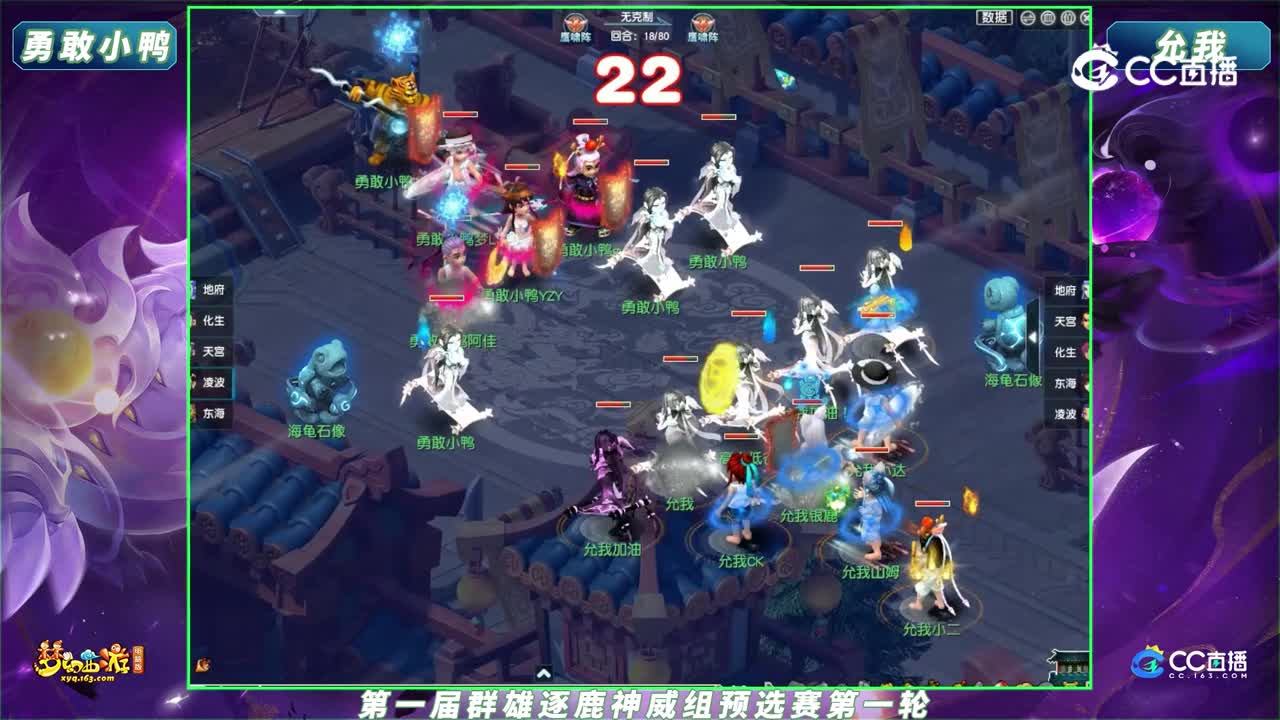Select the 东海 icon in right sidebar
This screenshot has width=1280, height=720.
1065,385
